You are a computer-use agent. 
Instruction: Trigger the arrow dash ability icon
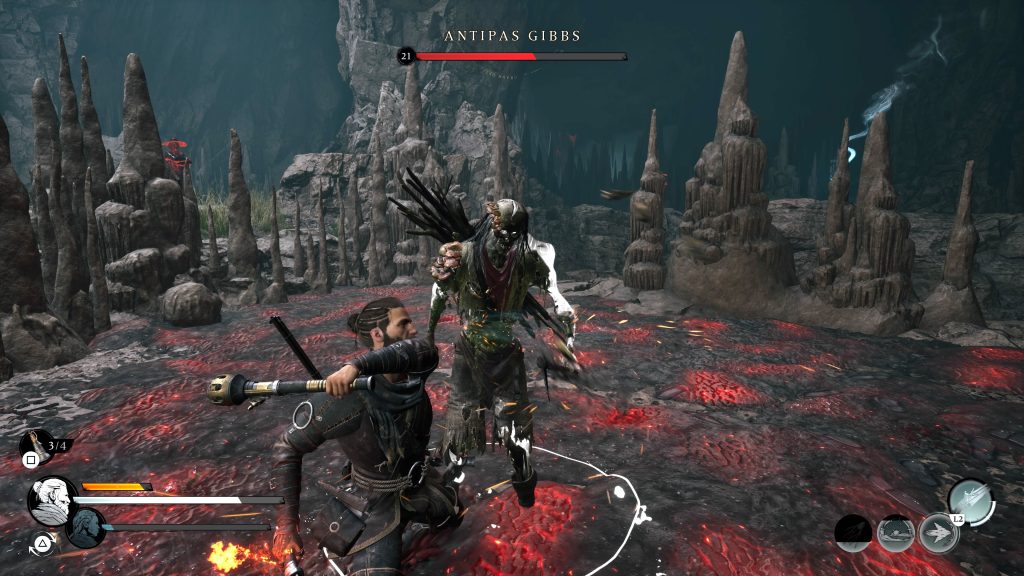(937, 532)
